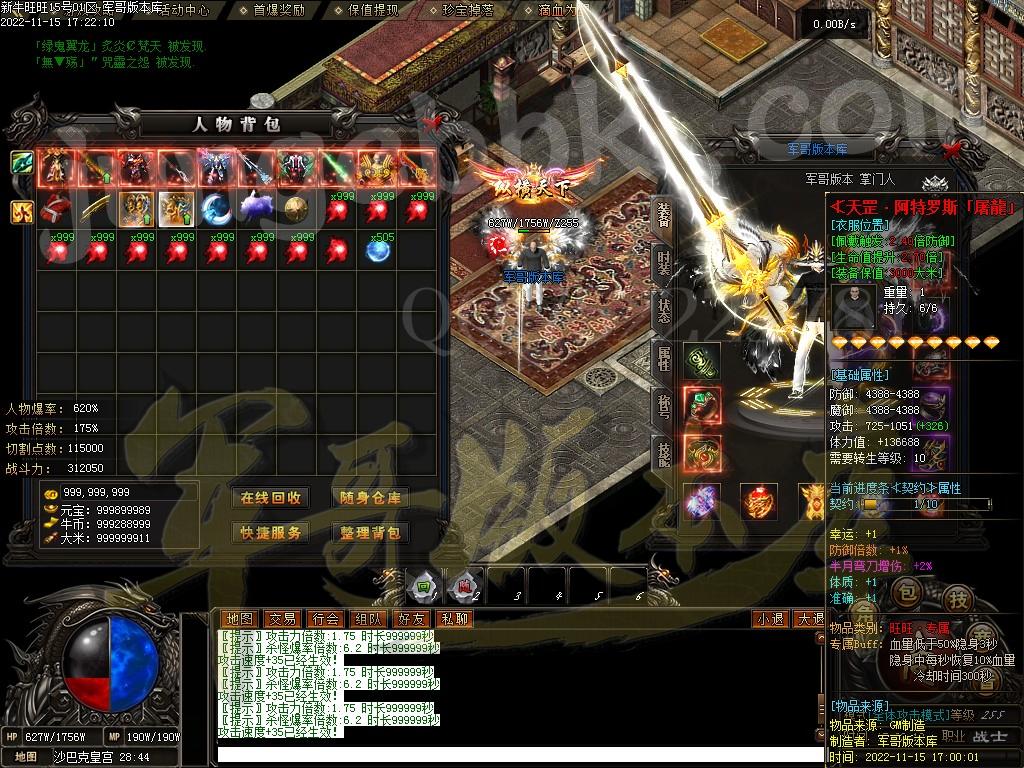The width and height of the screenshot is (1024, 768).
Task: Close the 人物背包 inventory window
Action: pyautogui.click(x=433, y=122)
